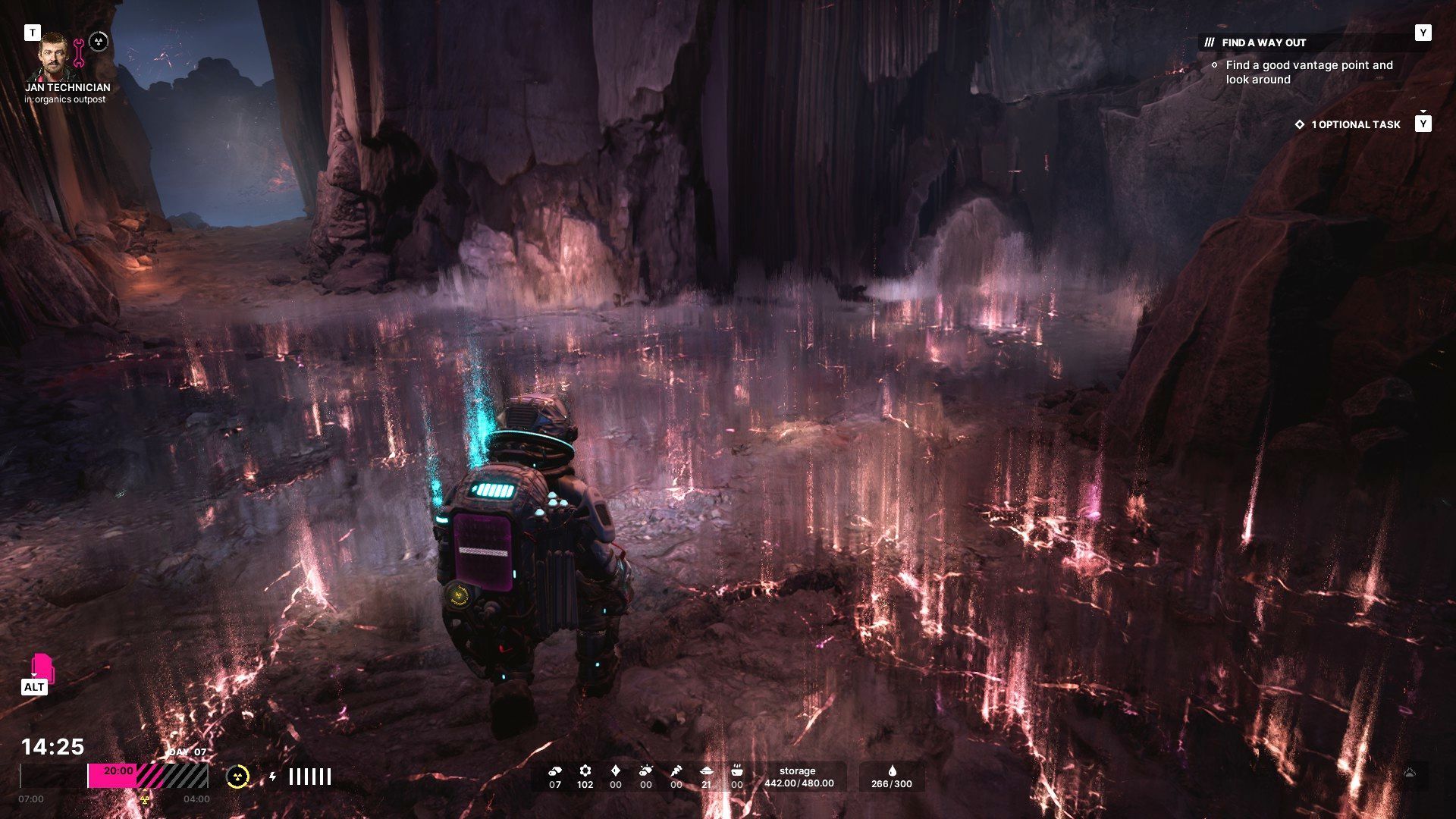Expand the 1 Optional Task entry
Image resolution: width=1456 pixels, height=819 pixels.
(x=1355, y=124)
